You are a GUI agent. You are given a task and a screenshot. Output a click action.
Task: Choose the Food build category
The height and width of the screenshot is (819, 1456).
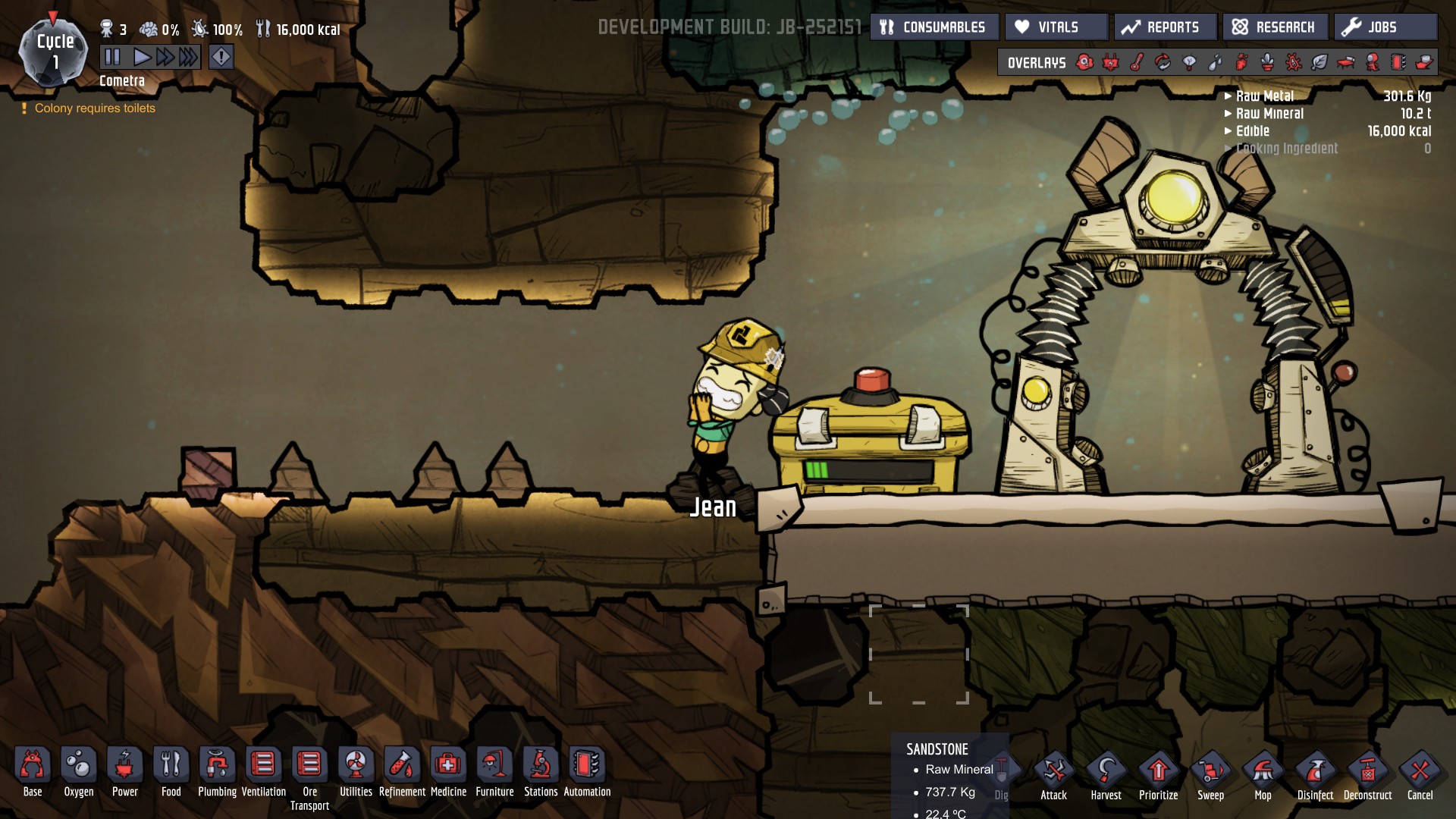pyautogui.click(x=171, y=766)
